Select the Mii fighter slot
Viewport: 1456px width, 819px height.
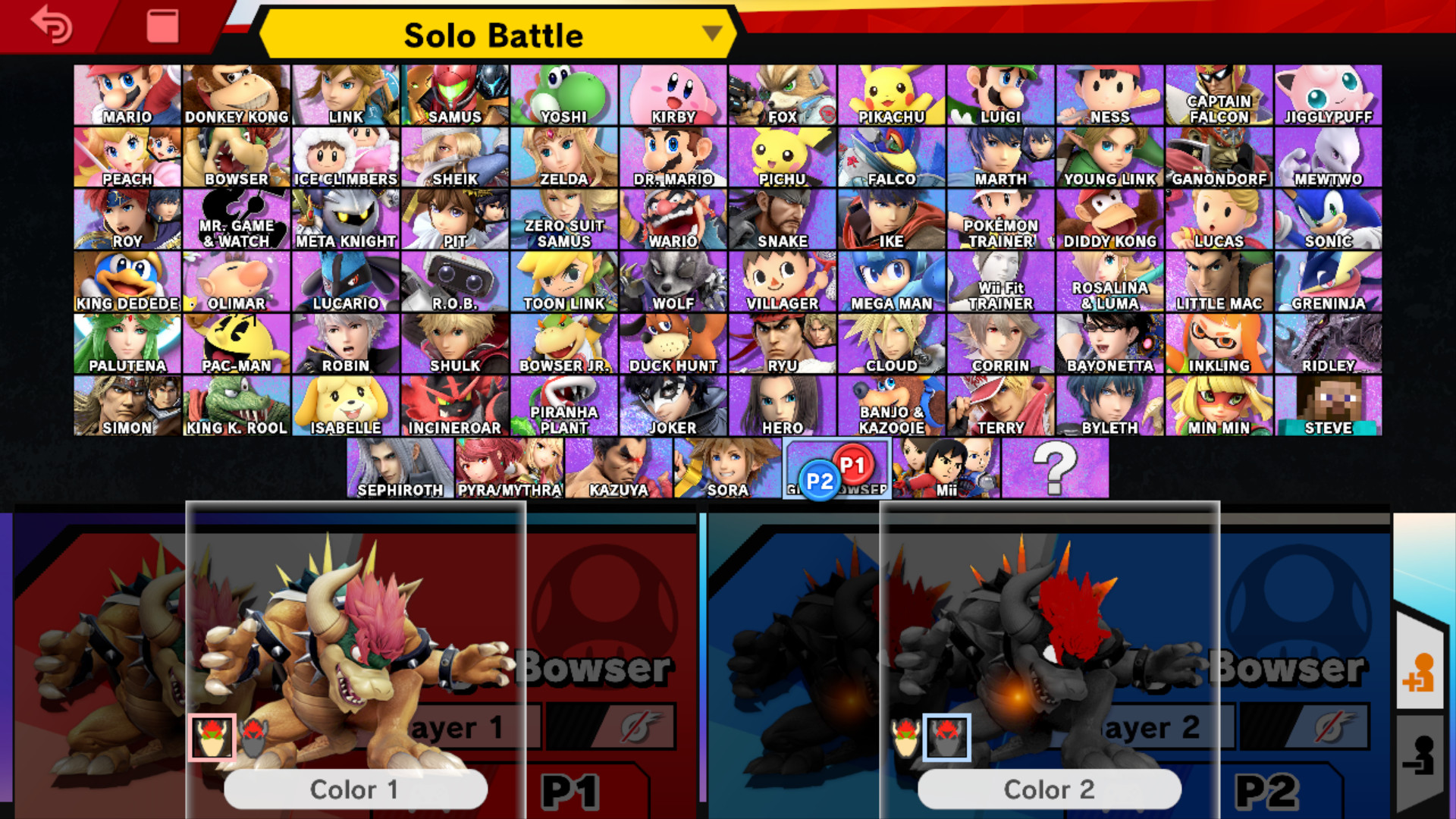tap(946, 468)
